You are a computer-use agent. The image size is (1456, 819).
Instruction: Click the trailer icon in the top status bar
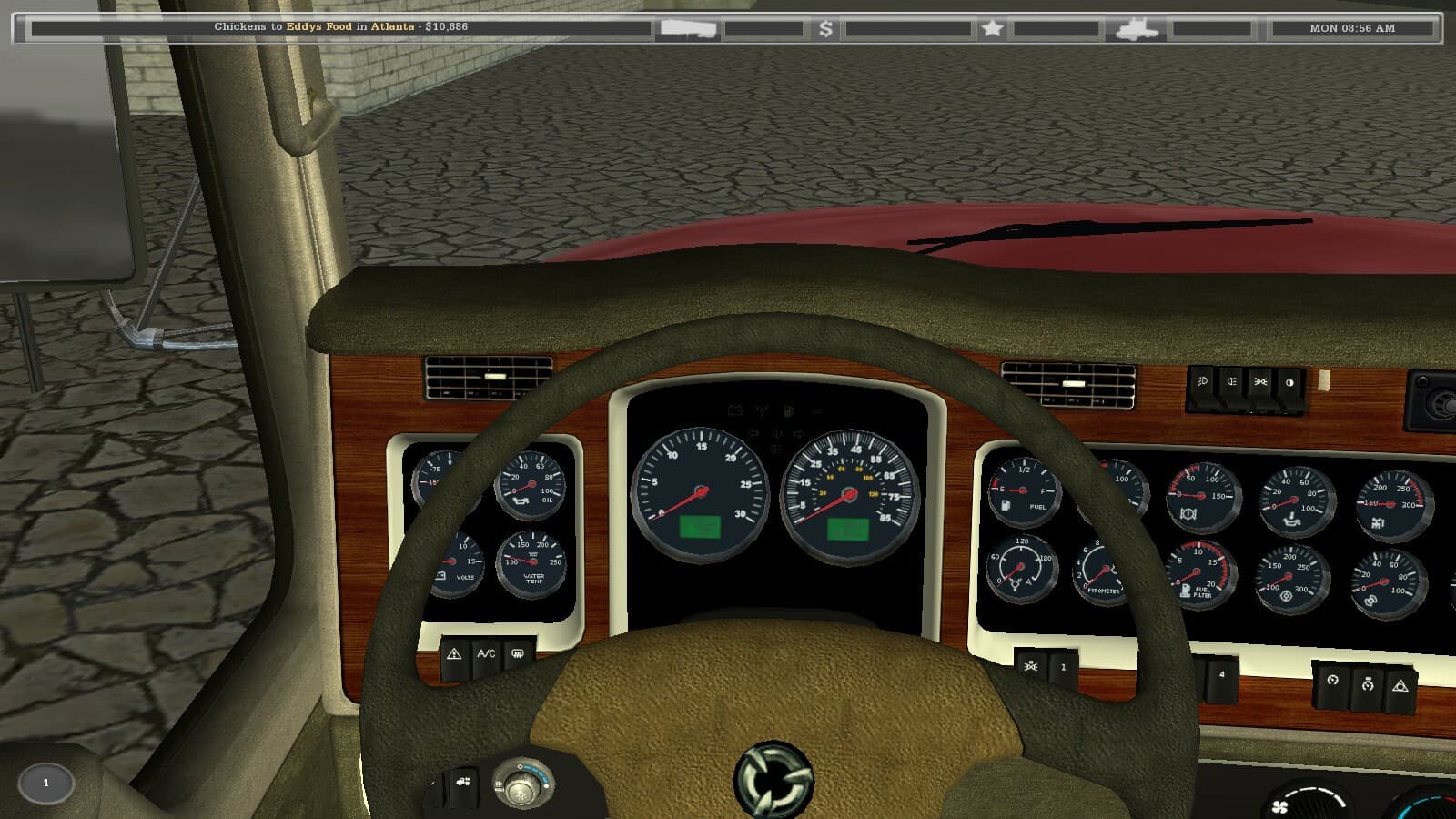click(x=687, y=28)
